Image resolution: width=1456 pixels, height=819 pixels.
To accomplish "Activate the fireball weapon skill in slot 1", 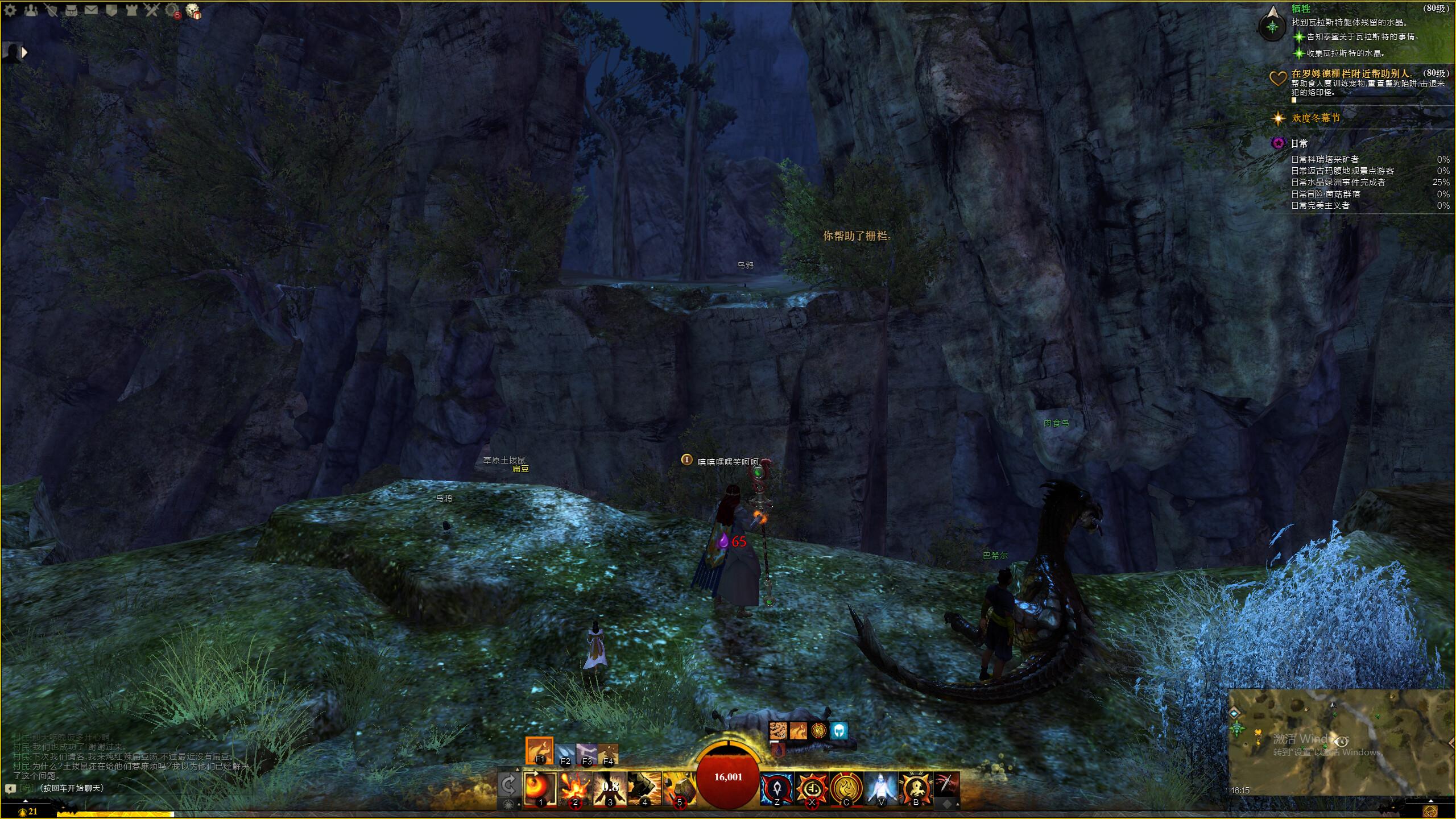I will (540, 788).
